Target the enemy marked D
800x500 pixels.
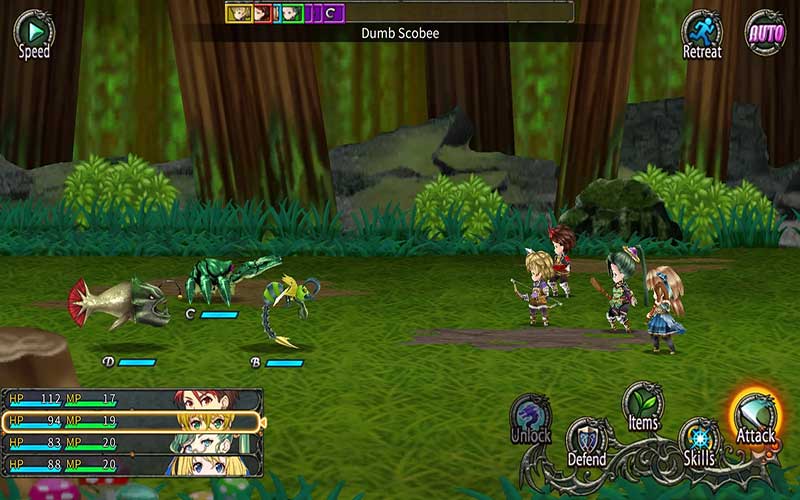point(118,305)
